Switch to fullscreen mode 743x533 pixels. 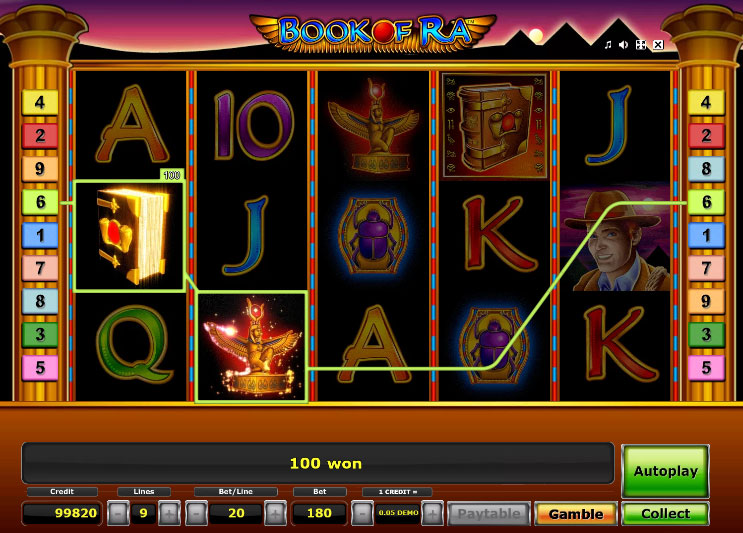click(x=640, y=45)
